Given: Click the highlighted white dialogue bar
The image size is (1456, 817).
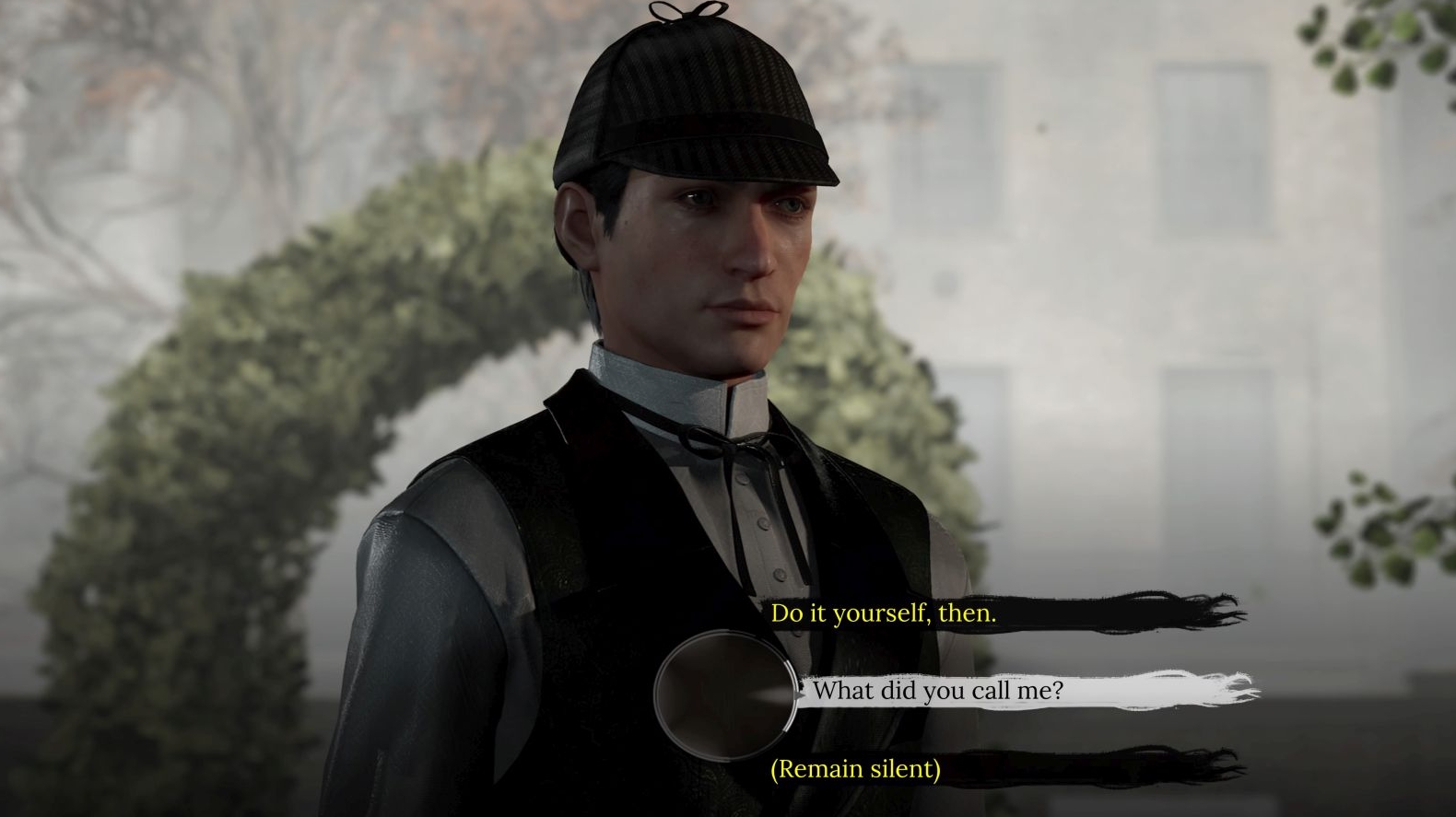Looking at the screenshot, I should point(1014,691).
